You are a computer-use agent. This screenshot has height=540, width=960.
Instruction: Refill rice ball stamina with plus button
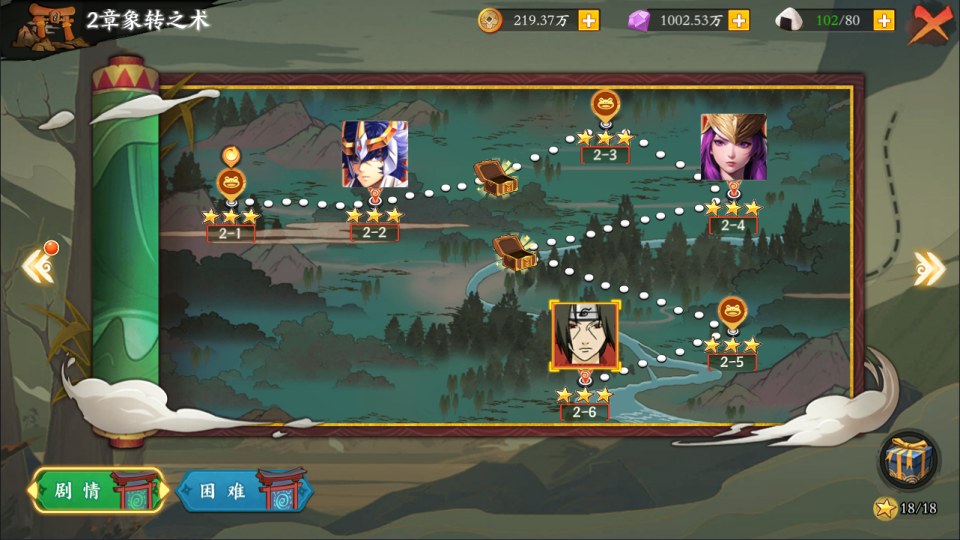(884, 20)
